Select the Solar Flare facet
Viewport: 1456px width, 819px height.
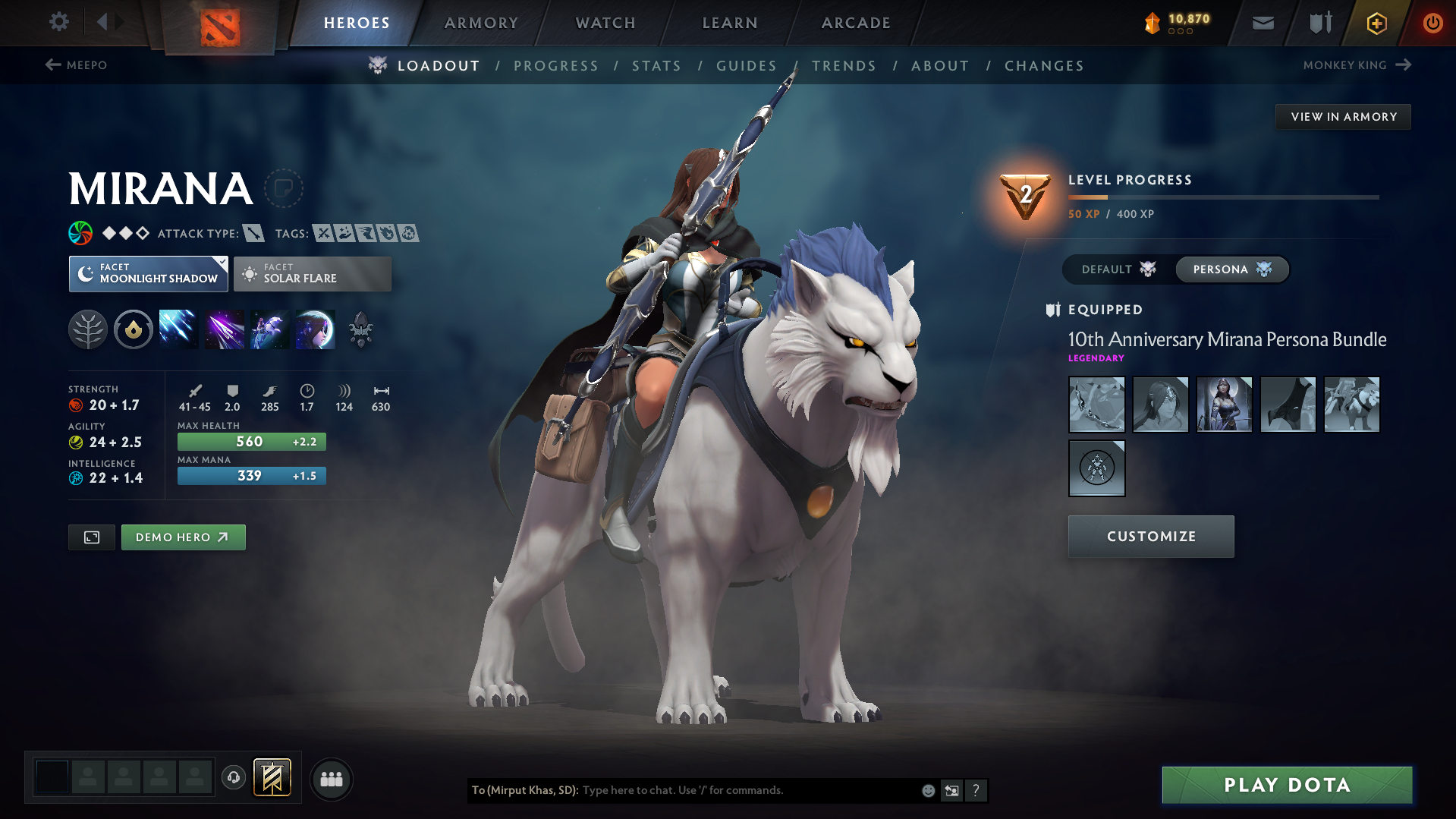tap(312, 273)
